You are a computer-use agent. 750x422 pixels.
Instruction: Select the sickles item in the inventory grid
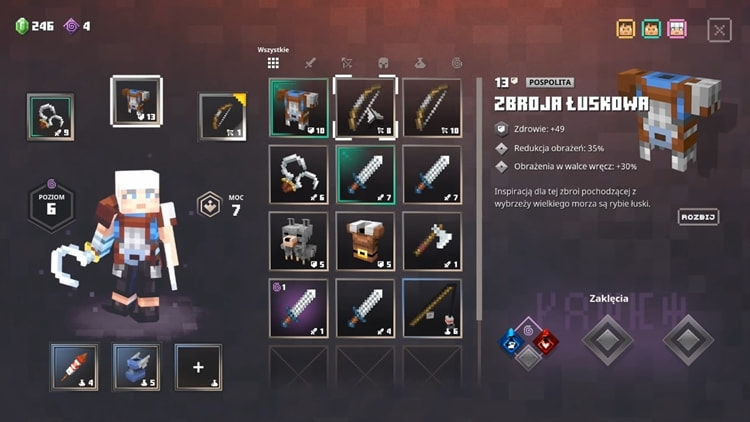click(298, 174)
